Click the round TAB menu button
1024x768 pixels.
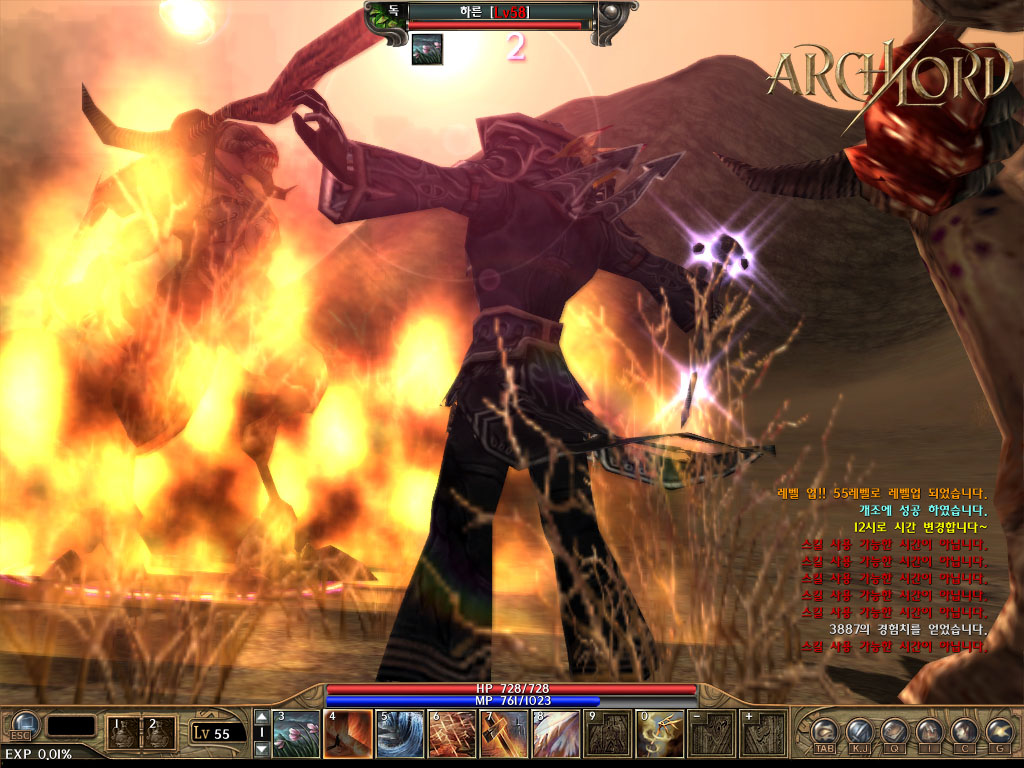point(825,731)
